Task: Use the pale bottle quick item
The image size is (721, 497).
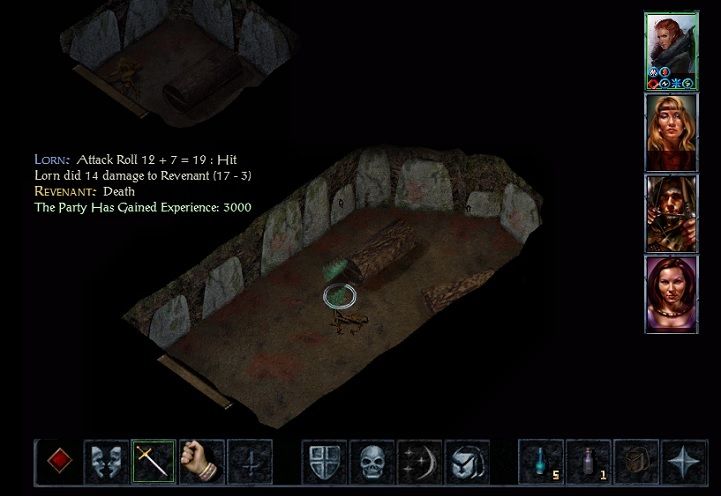Action: coord(589,462)
